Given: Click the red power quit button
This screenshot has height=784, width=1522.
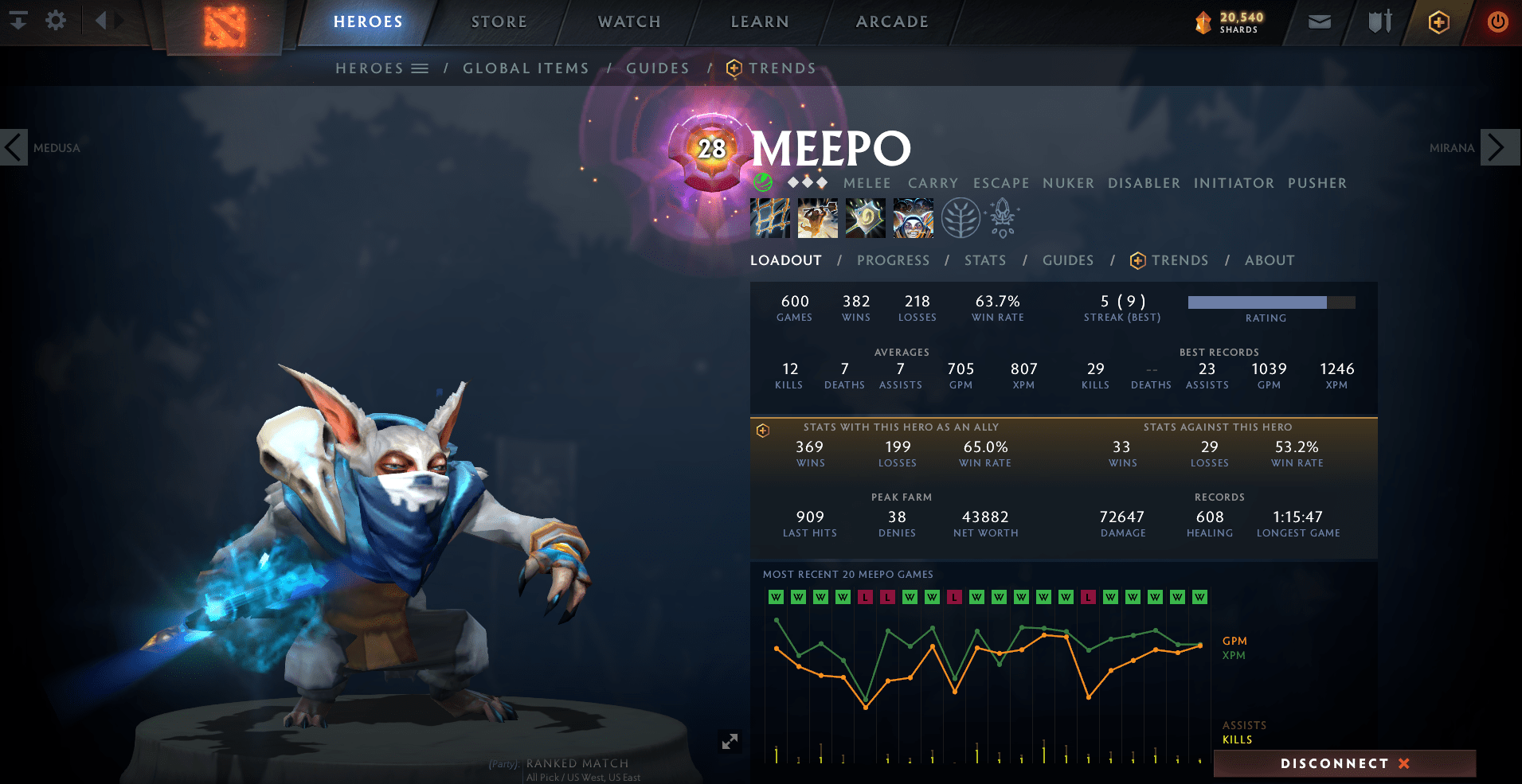Looking at the screenshot, I should [x=1497, y=22].
